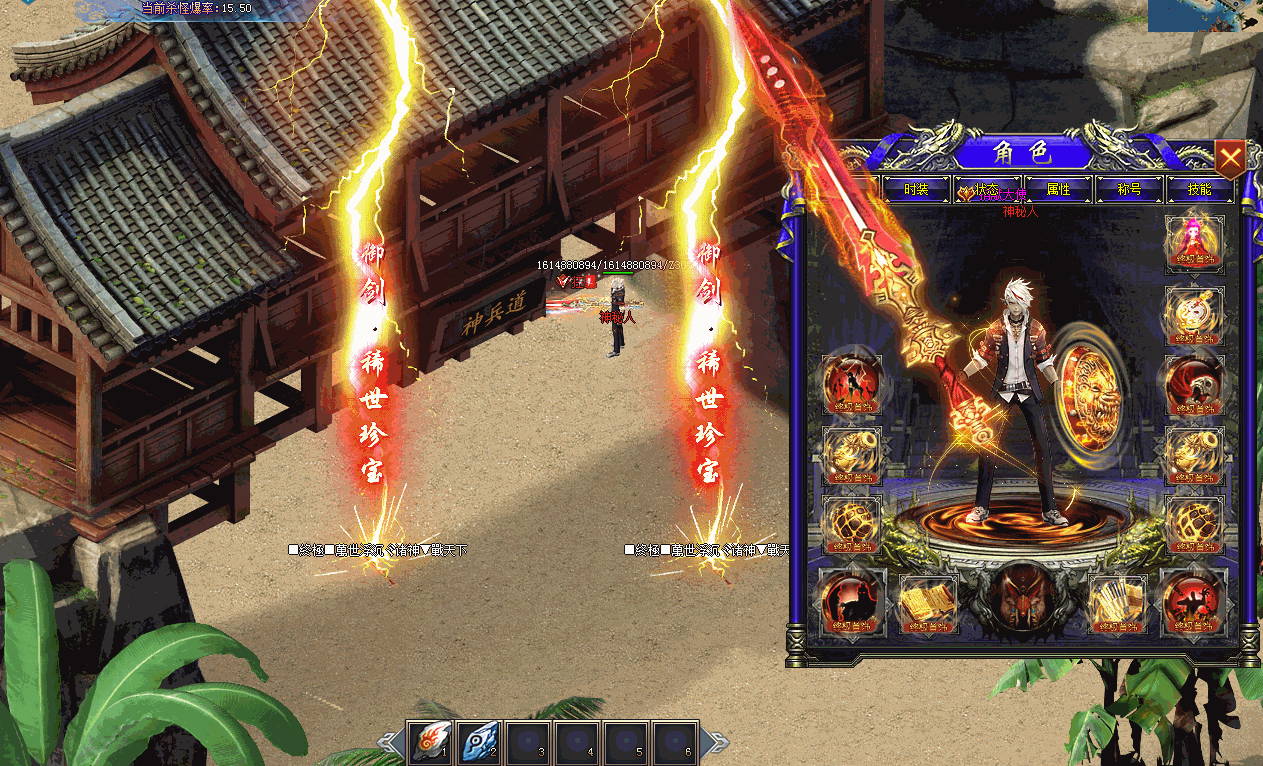The width and height of the screenshot is (1263, 766).
Task: Select the 称号 title tab
Action: coord(1129,189)
